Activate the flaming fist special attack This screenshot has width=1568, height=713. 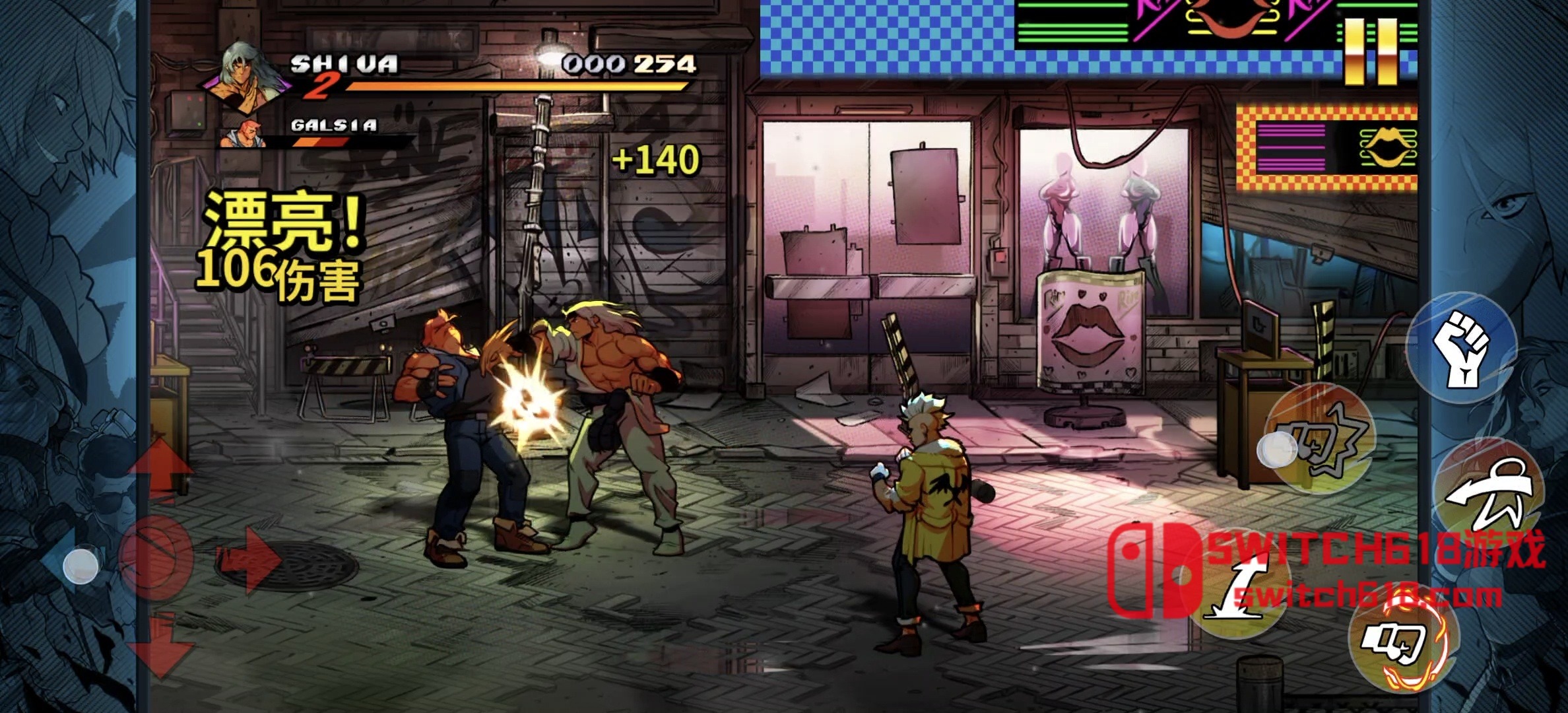tap(1402, 641)
